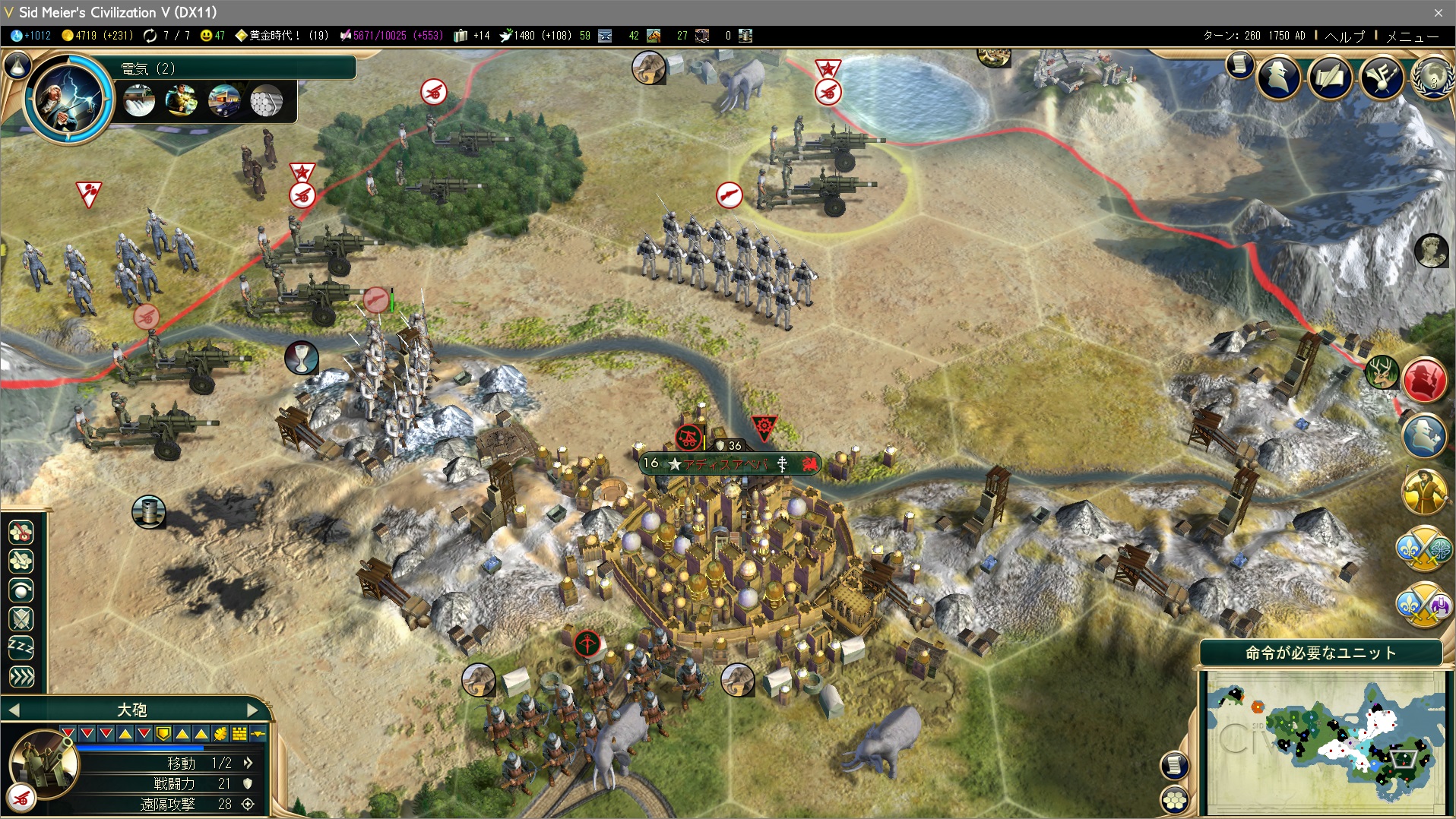Open the diplomacy overview horn icon
The width and height of the screenshot is (1456, 819).
pyautogui.click(x=1382, y=77)
